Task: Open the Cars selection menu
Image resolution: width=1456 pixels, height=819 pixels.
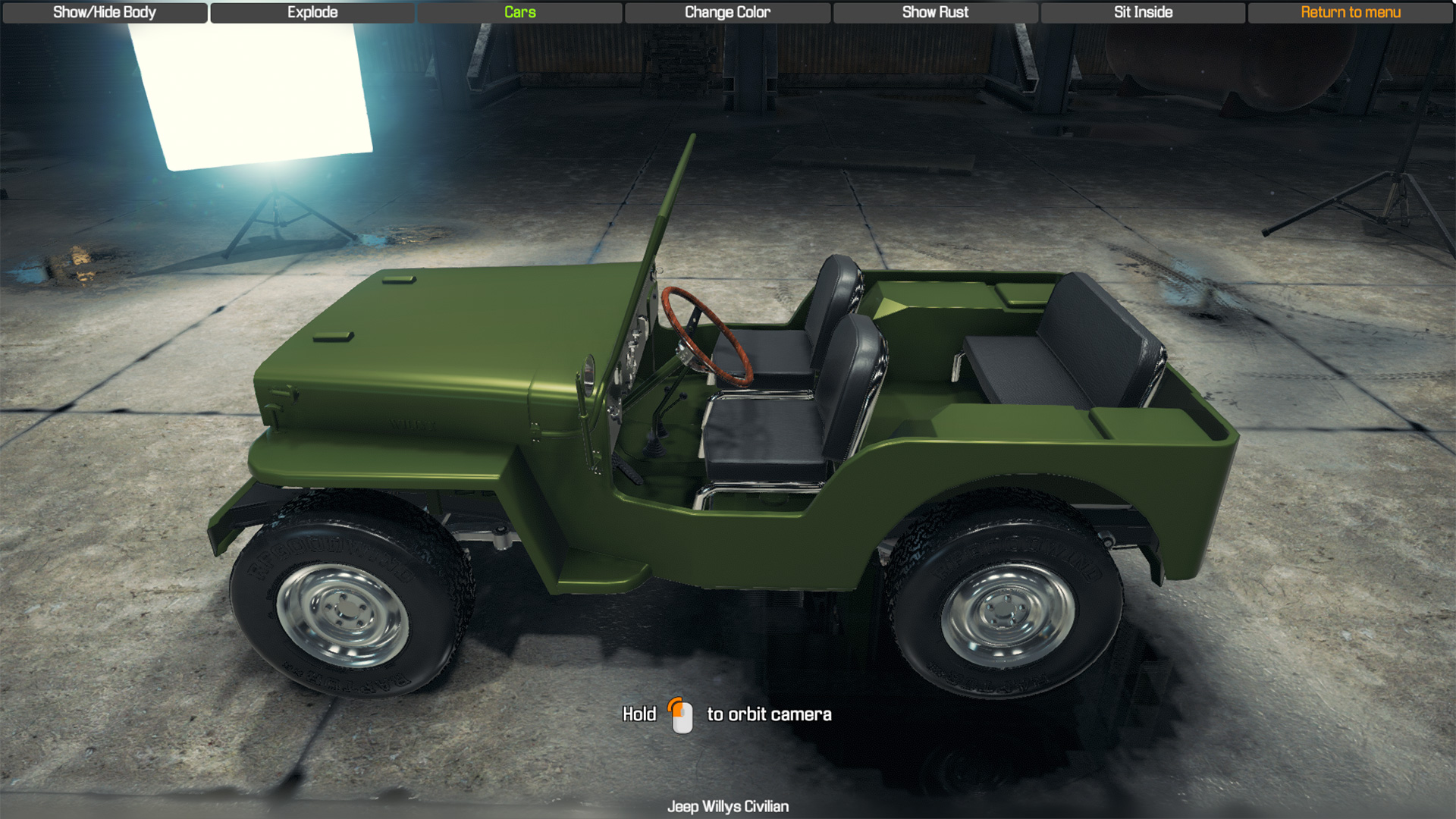Action: click(519, 12)
